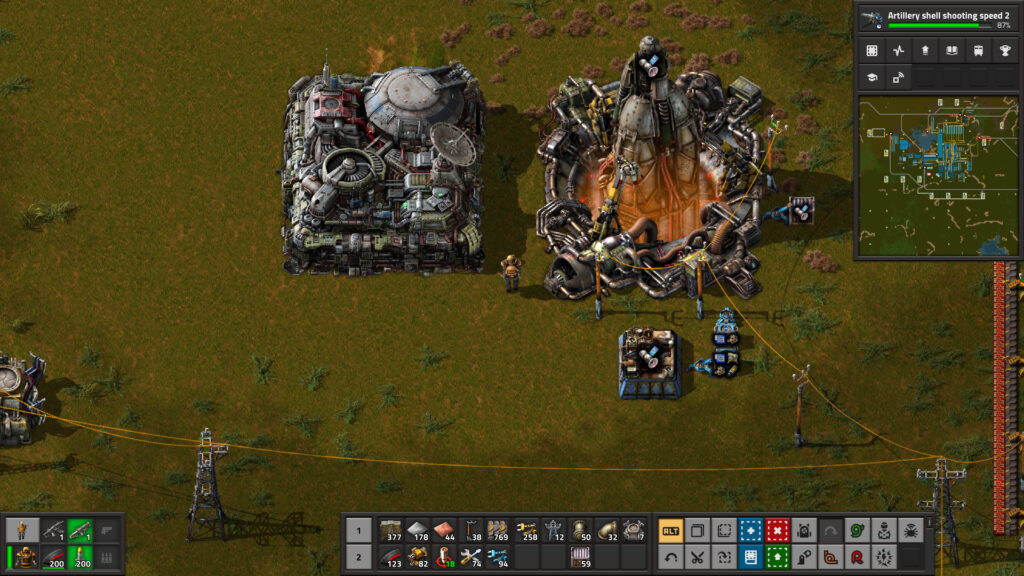Open the production statistics graph button

point(898,50)
